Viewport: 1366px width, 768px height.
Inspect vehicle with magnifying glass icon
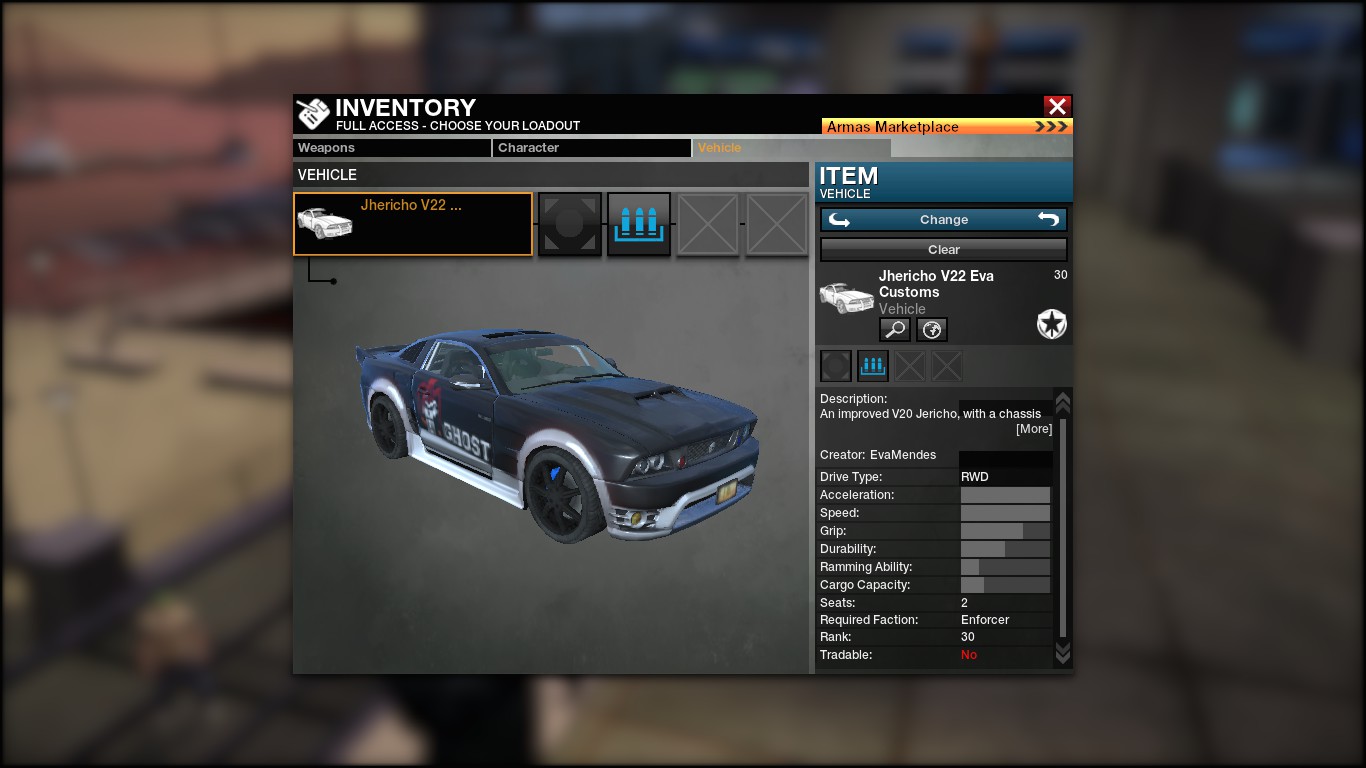[894, 329]
